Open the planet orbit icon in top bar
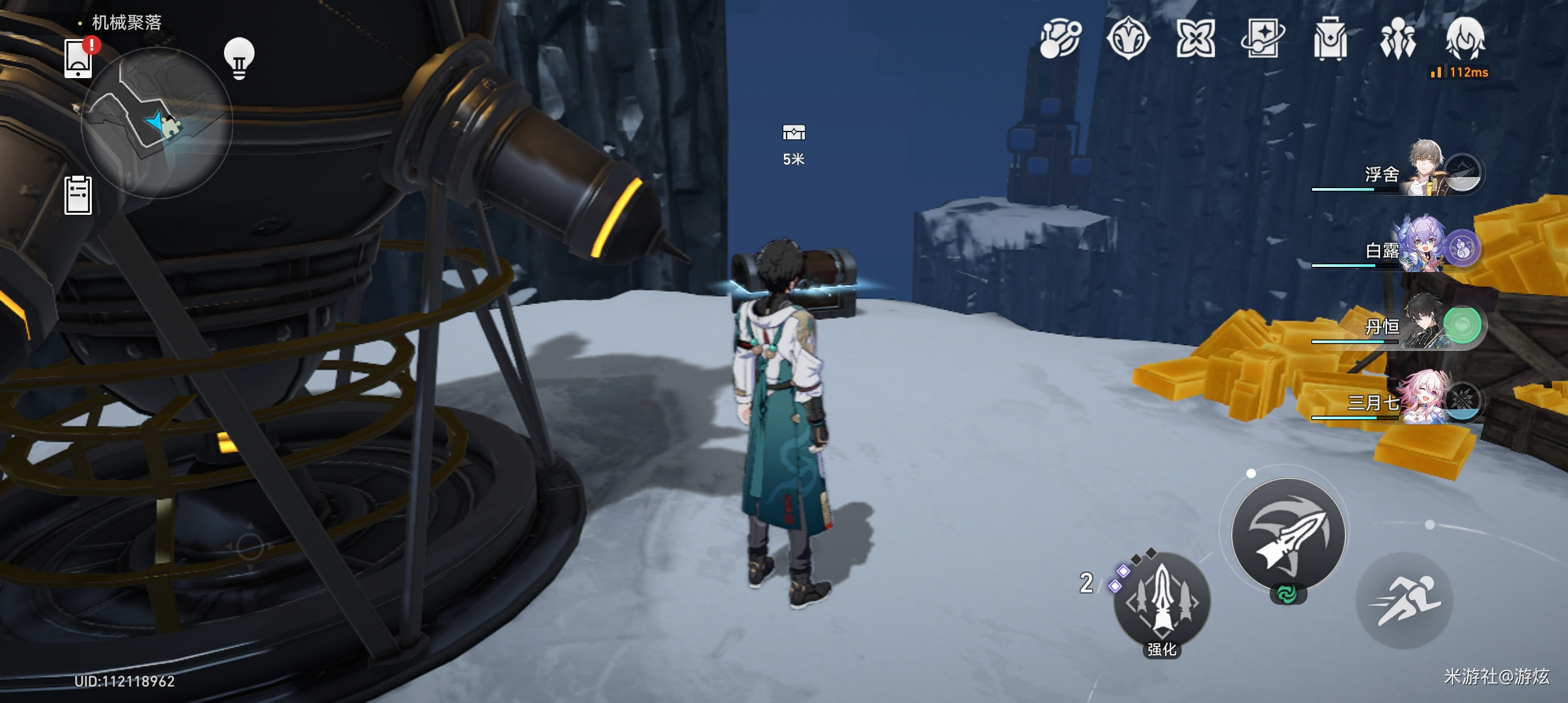The image size is (1568, 703). [1061, 38]
